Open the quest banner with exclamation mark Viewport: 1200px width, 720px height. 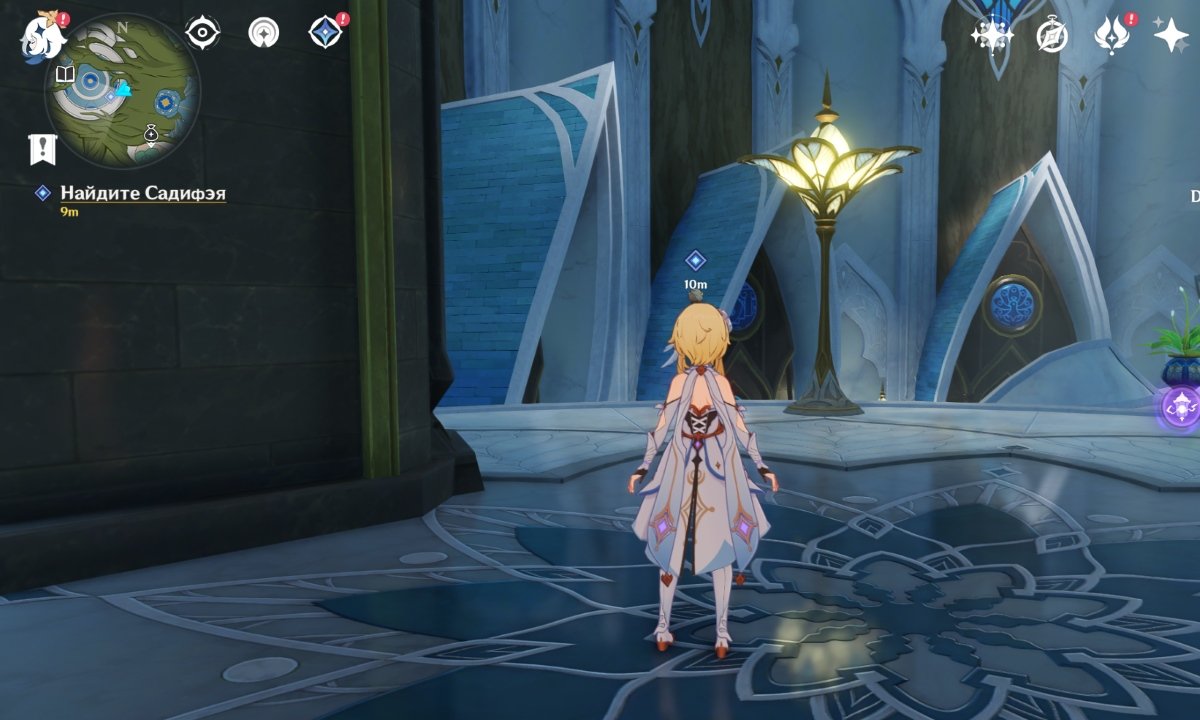42,149
